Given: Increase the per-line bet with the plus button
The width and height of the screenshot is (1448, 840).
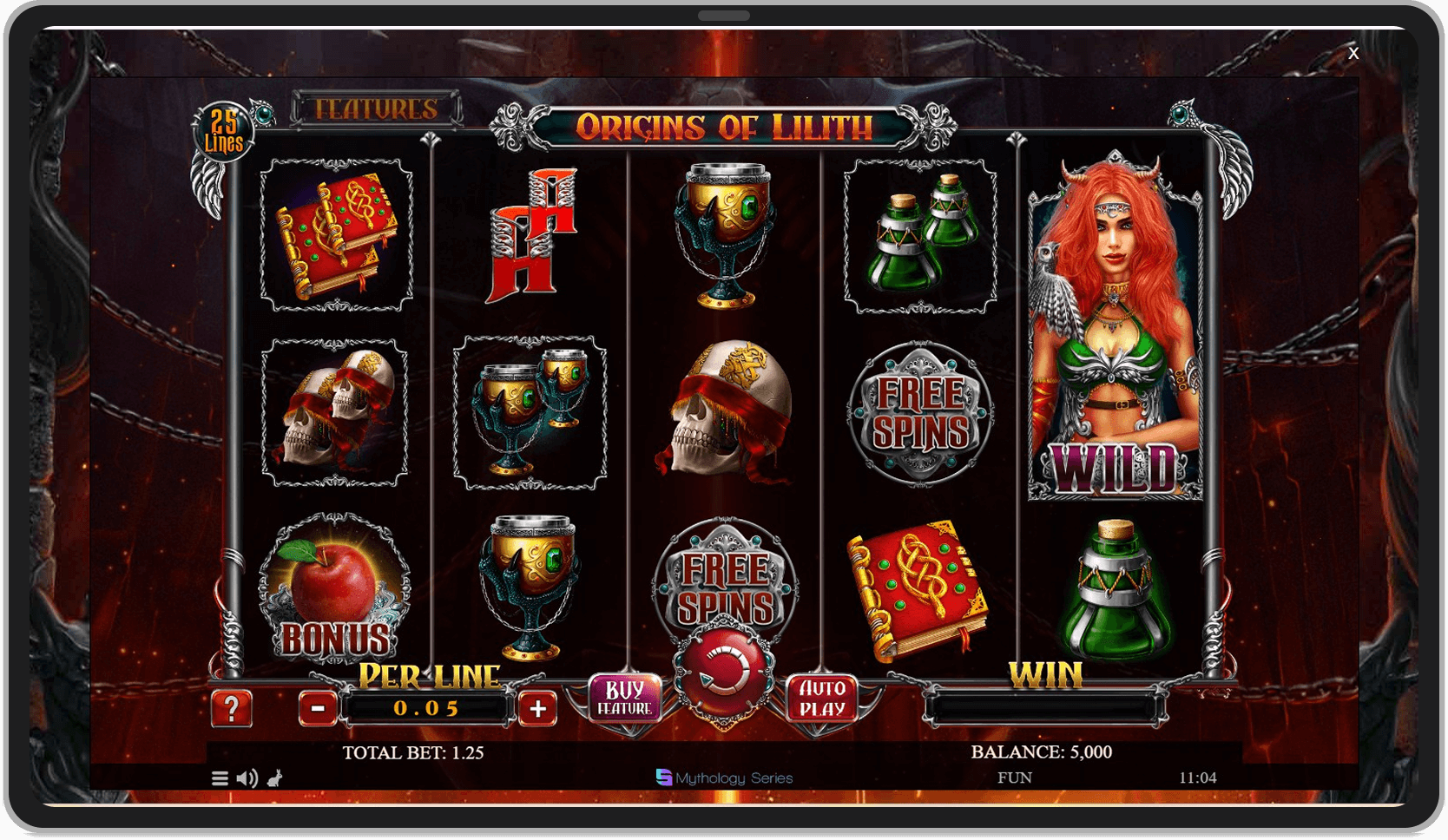Looking at the screenshot, I should 538,707.
